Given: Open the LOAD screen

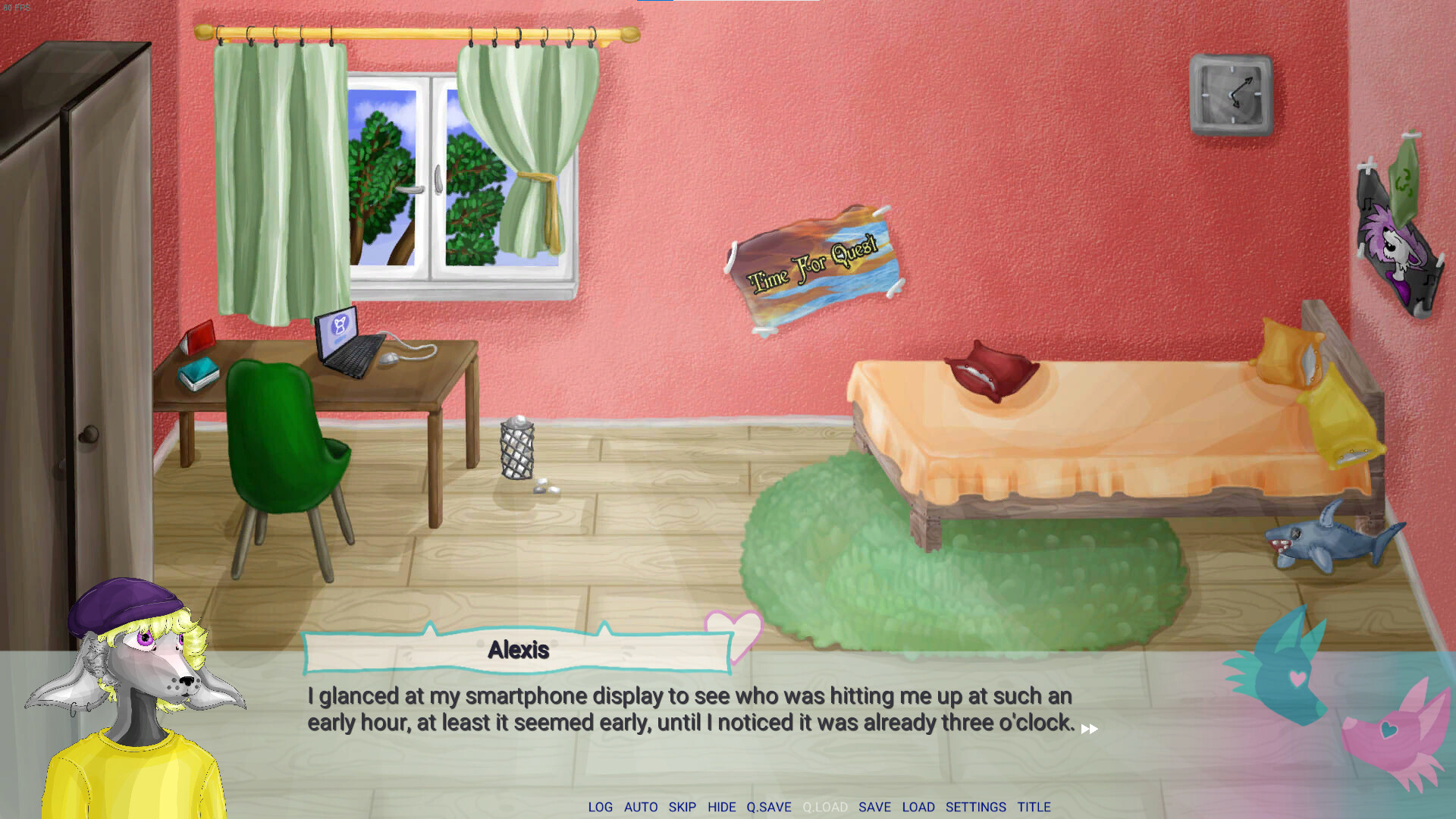Looking at the screenshot, I should pos(919,807).
